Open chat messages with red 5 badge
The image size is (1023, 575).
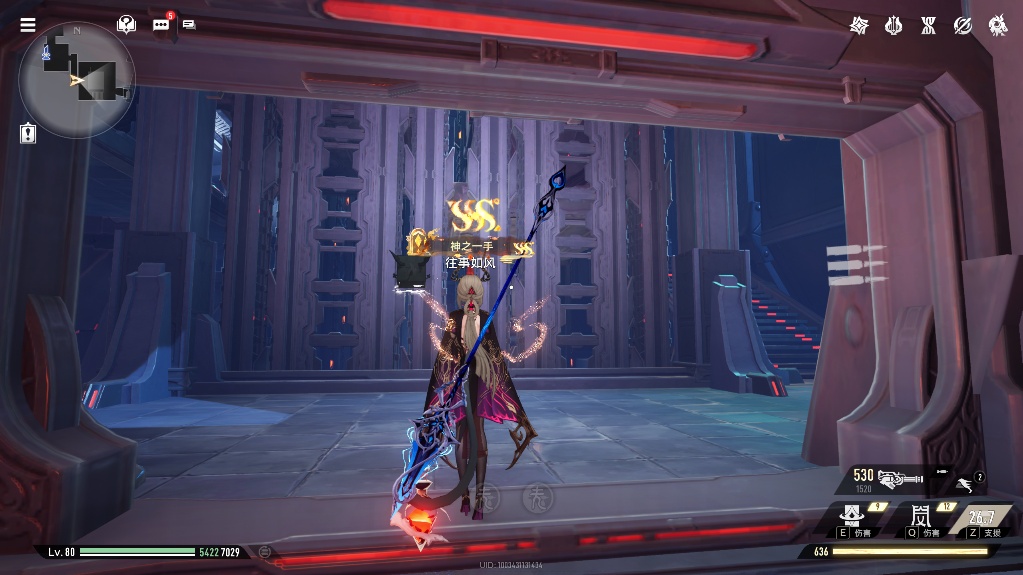pos(161,24)
